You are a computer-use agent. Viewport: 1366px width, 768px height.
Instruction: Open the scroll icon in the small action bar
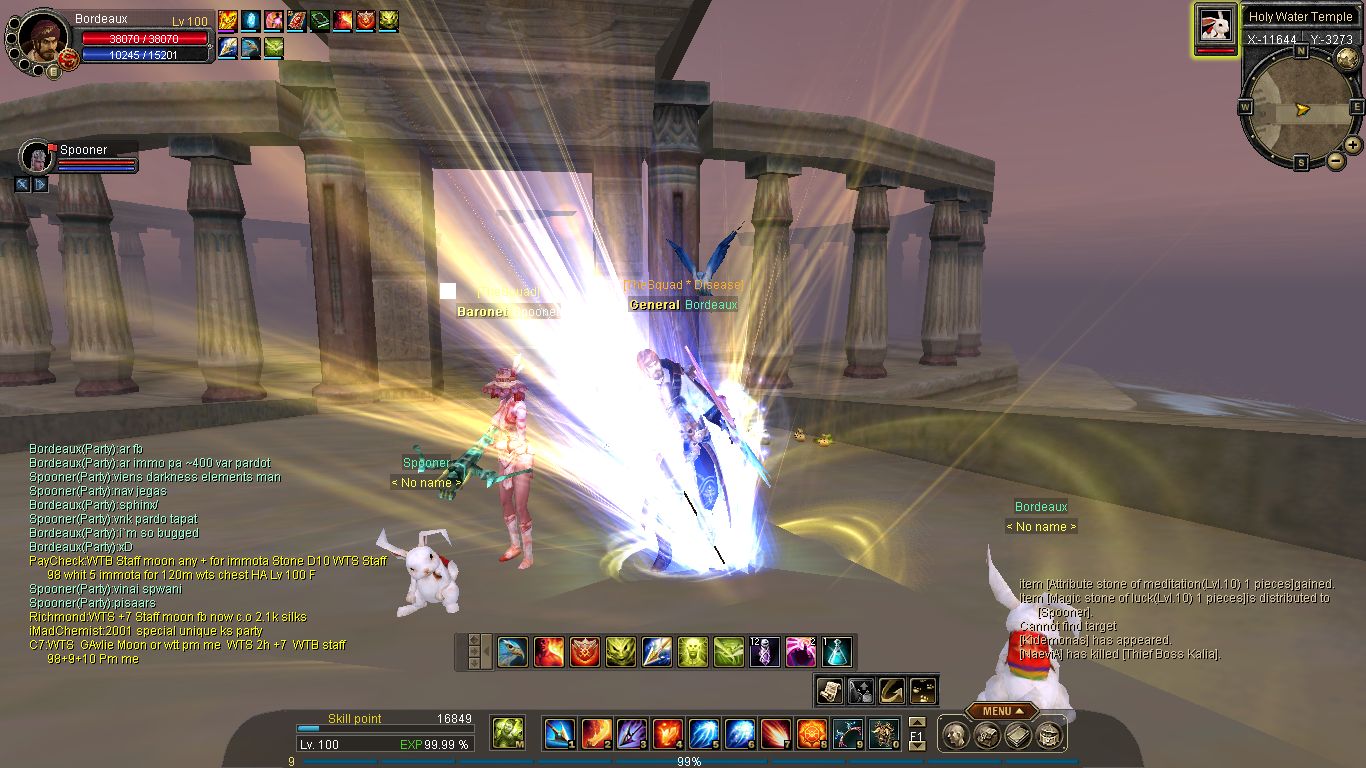[x=830, y=689]
